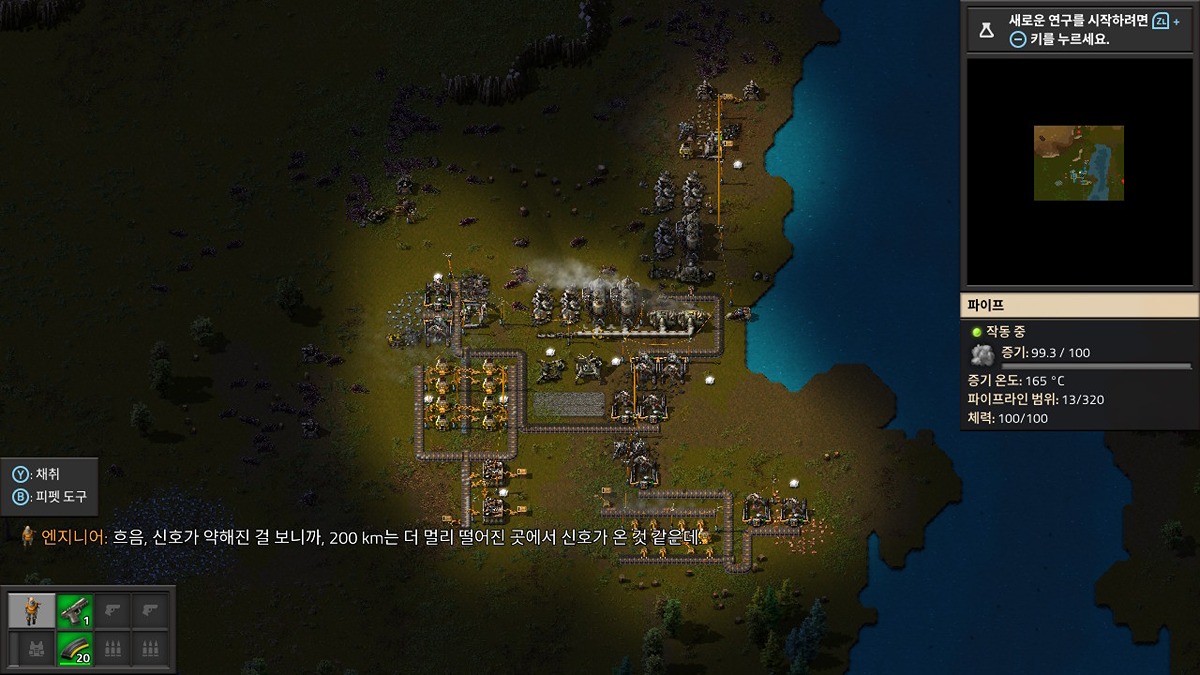Choose the ammo magazine slot showing 20
The image size is (1200, 675).
click(x=73, y=648)
